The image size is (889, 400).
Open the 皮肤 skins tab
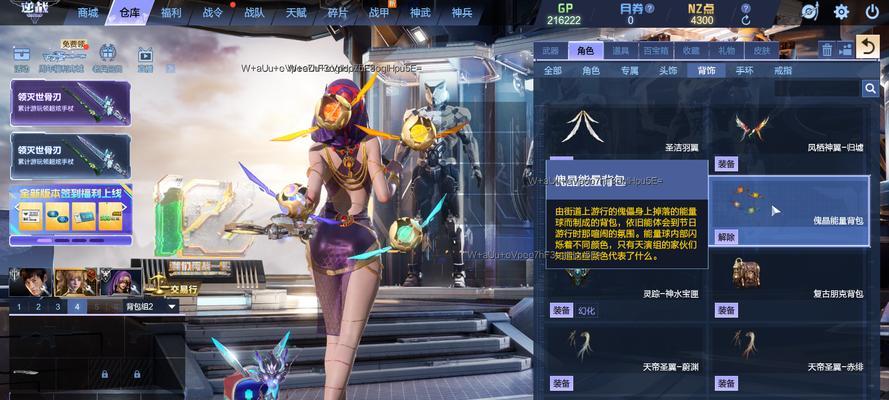(x=762, y=50)
